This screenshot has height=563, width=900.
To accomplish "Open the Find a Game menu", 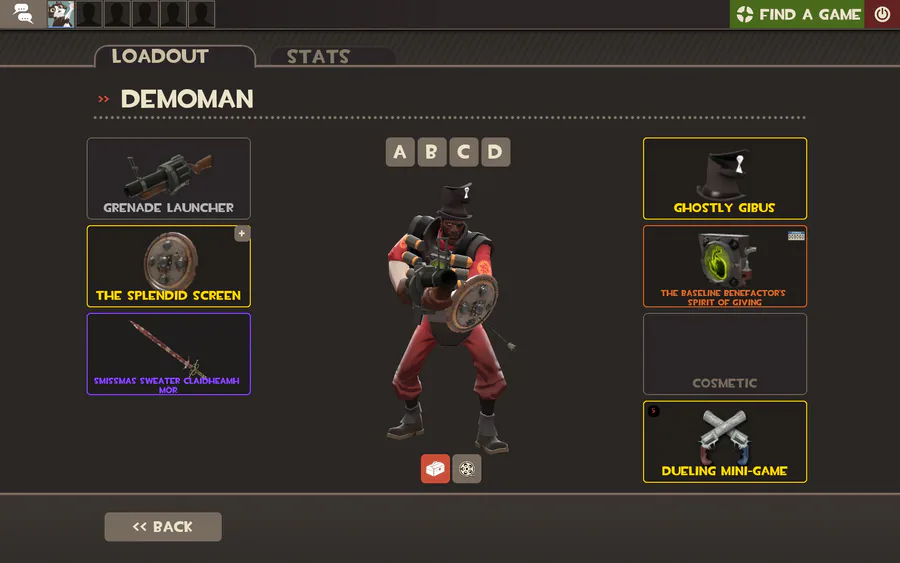I will [797, 14].
